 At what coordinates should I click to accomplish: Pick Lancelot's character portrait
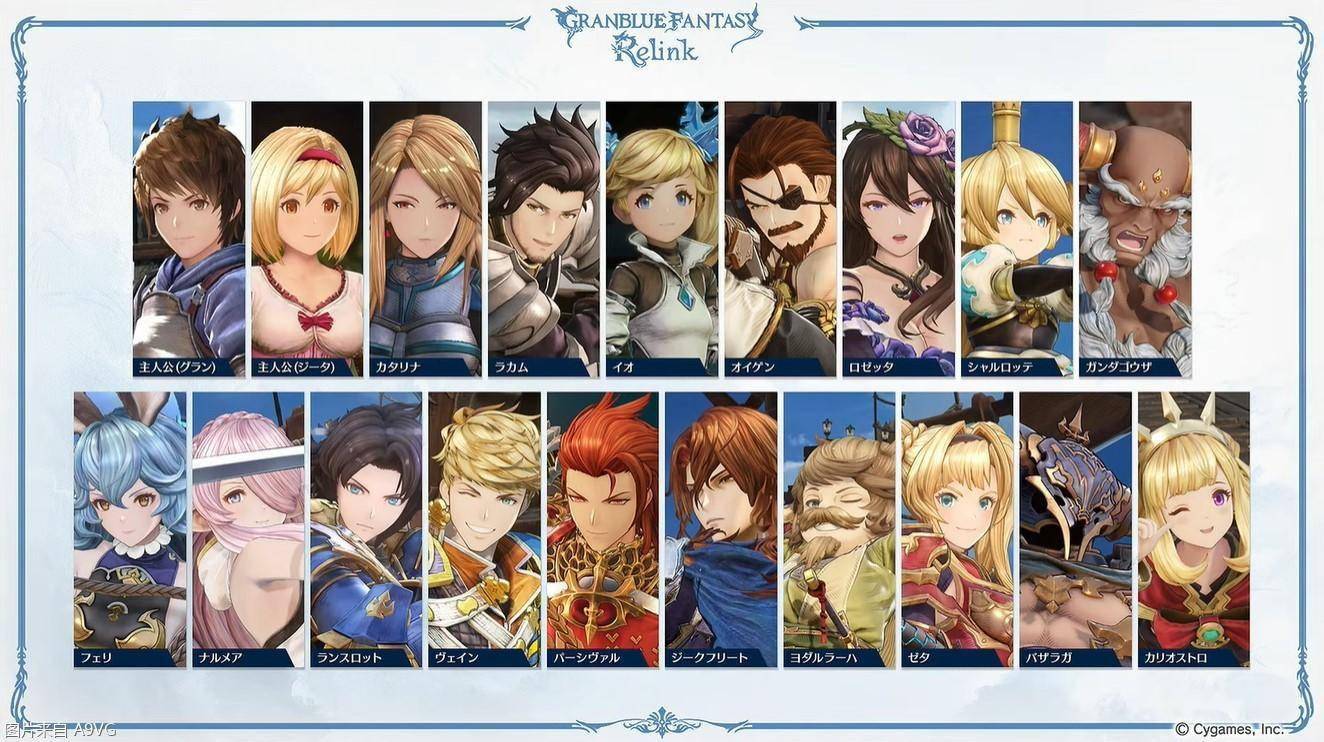tap(366, 528)
